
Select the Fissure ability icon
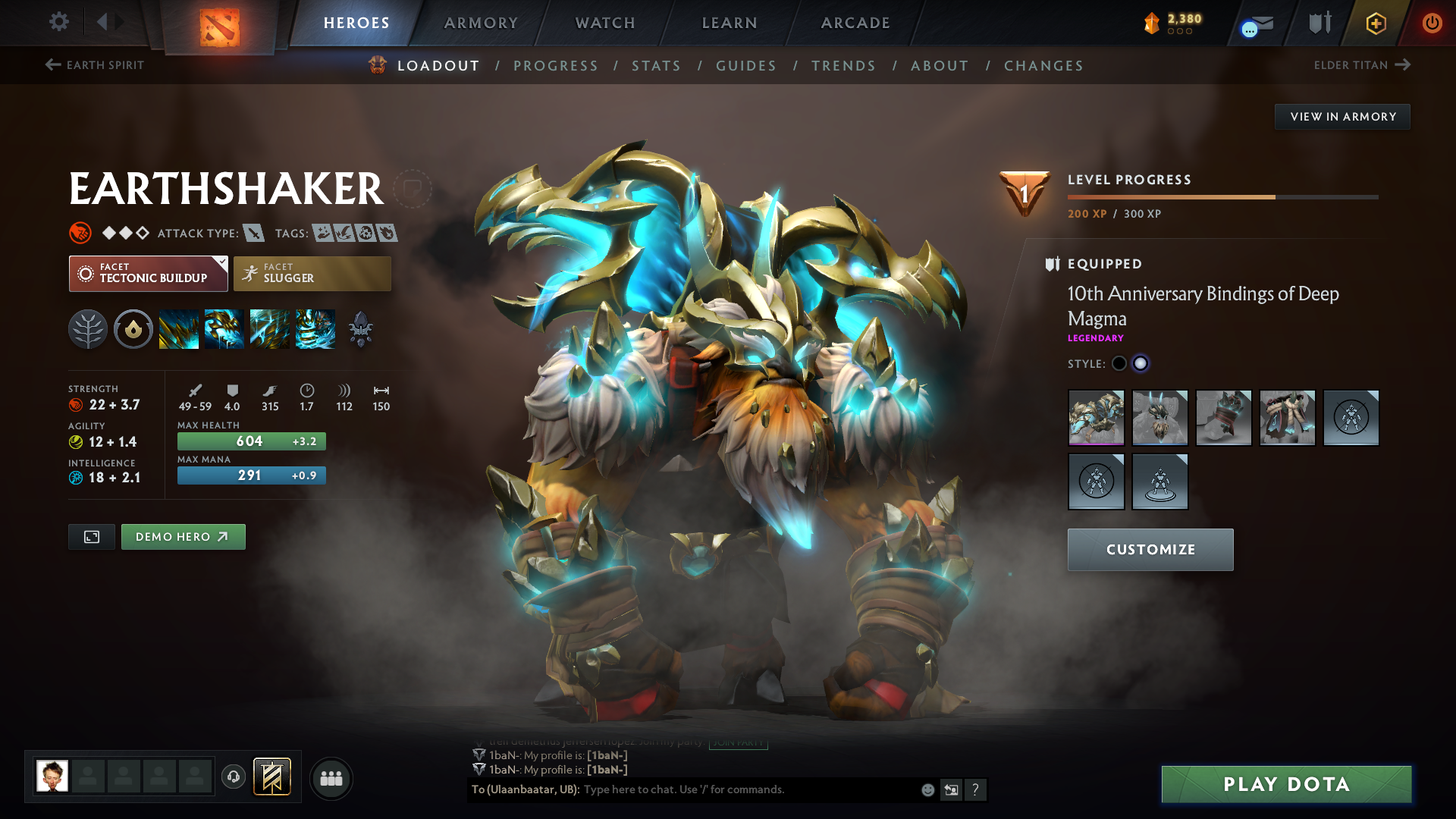(178, 328)
